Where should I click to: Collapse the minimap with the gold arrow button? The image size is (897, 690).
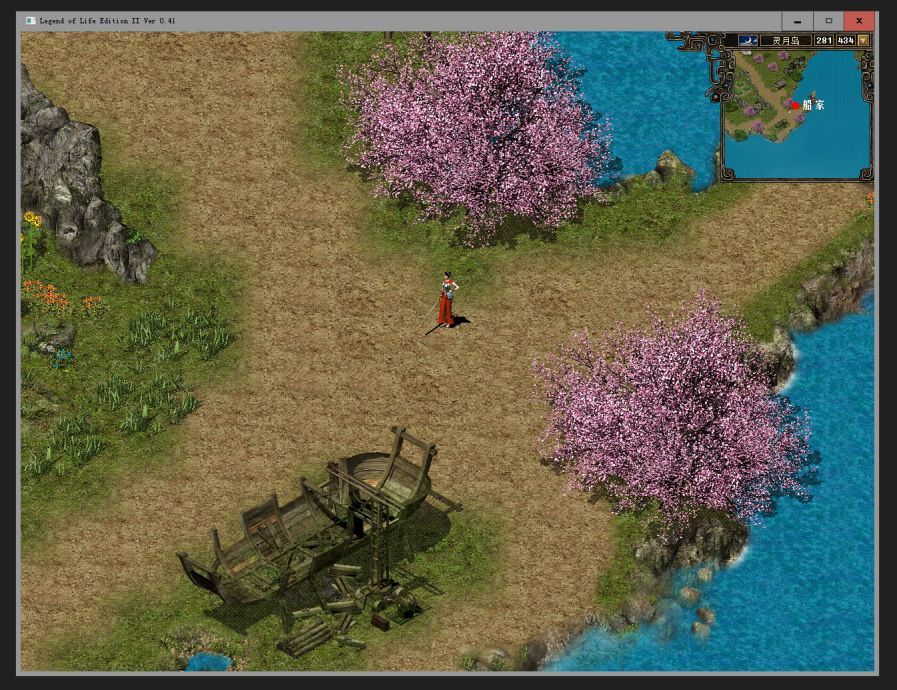[863, 41]
